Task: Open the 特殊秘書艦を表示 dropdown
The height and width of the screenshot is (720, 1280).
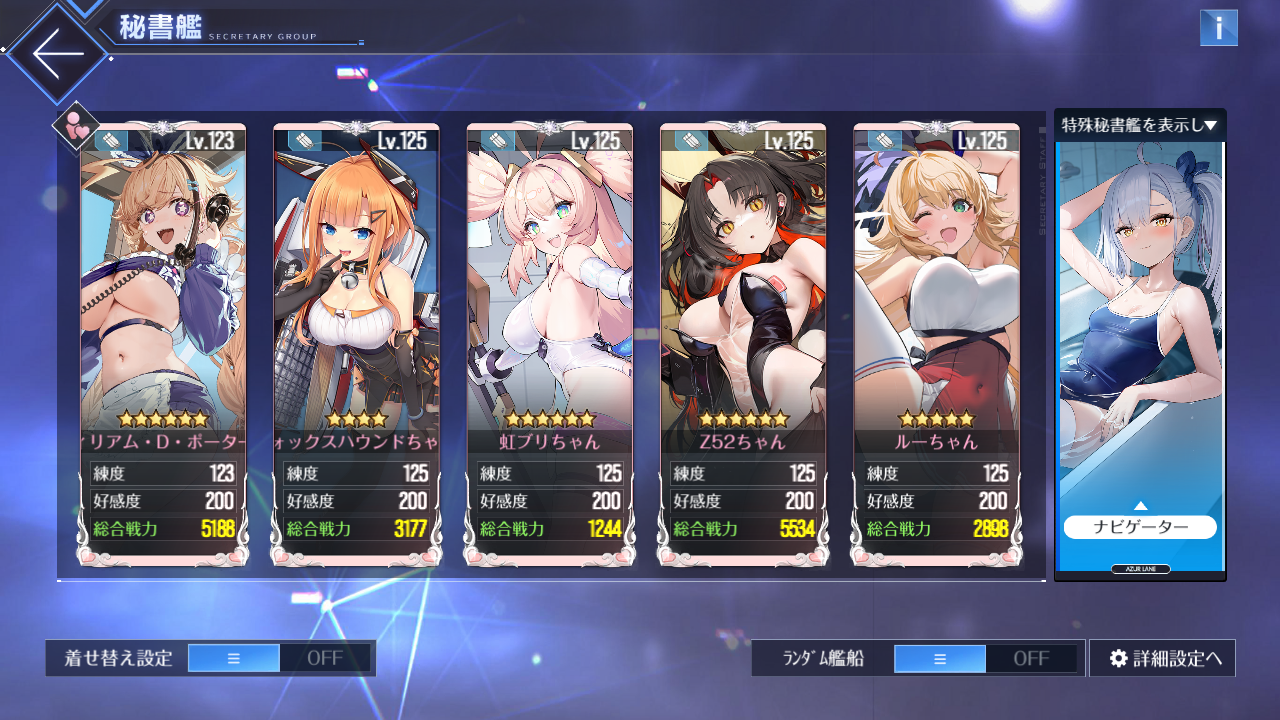Action: (1139, 125)
